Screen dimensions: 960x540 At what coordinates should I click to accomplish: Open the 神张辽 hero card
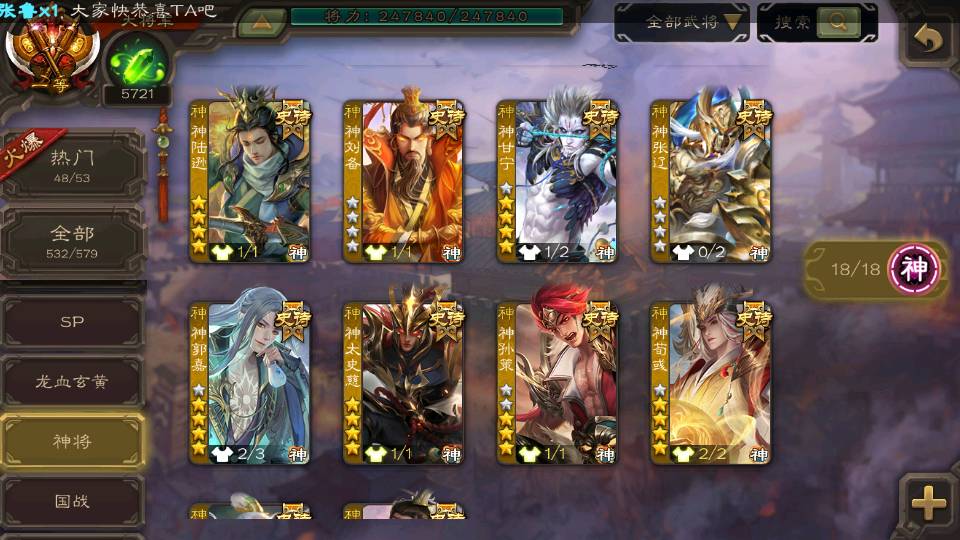[710, 181]
